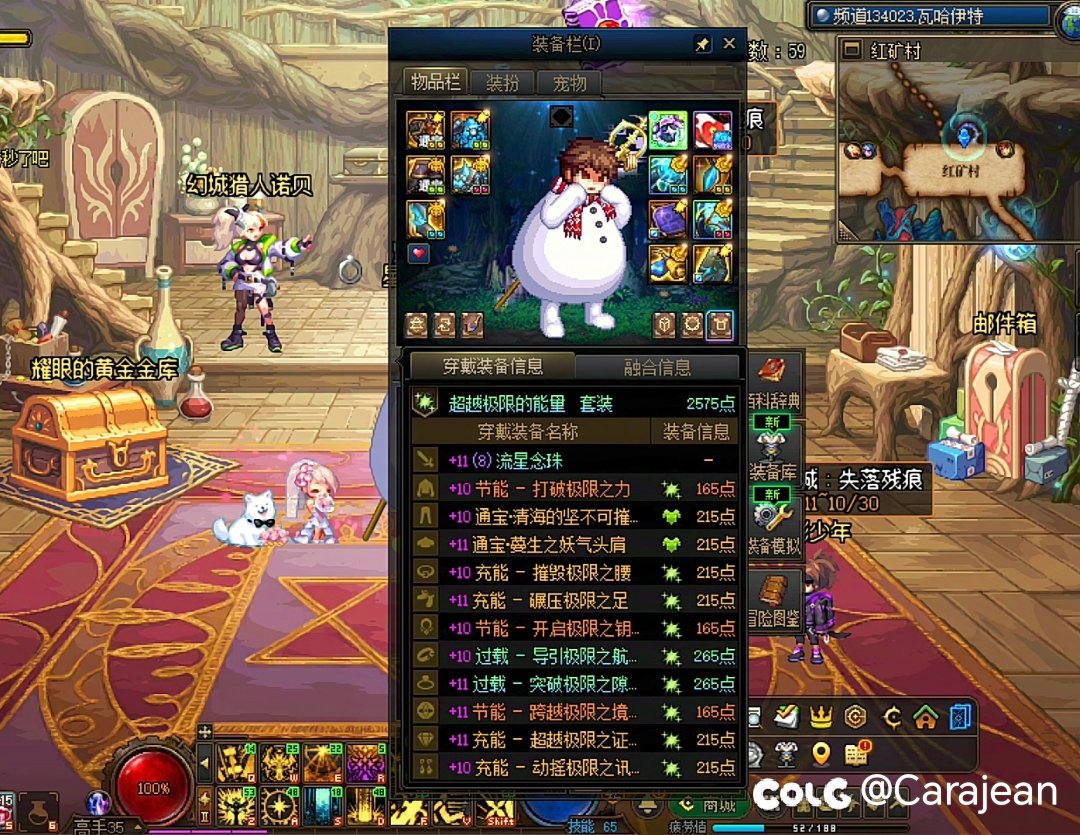Switch to the 装扮 tab
This screenshot has width=1080, height=835.
[x=503, y=83]
